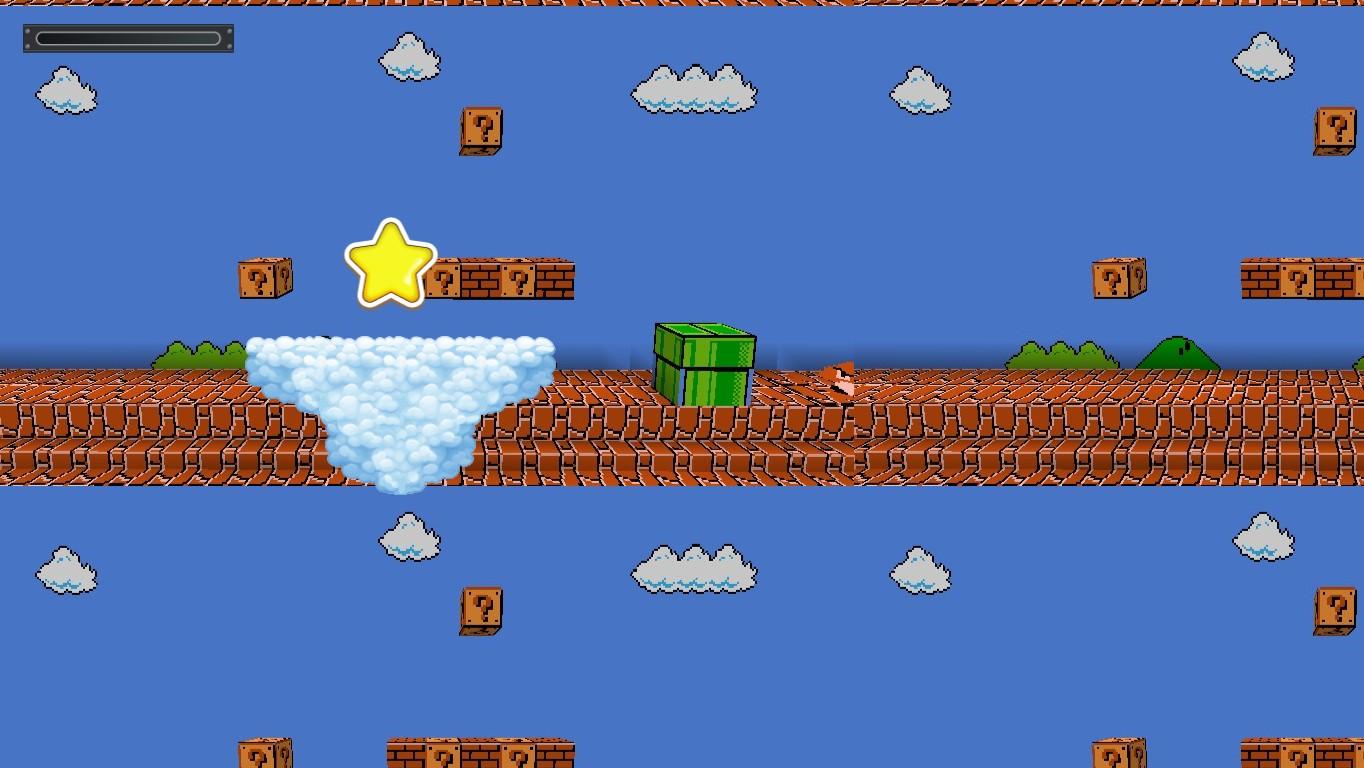Click the tall green hill on the right

point(1180,356)
